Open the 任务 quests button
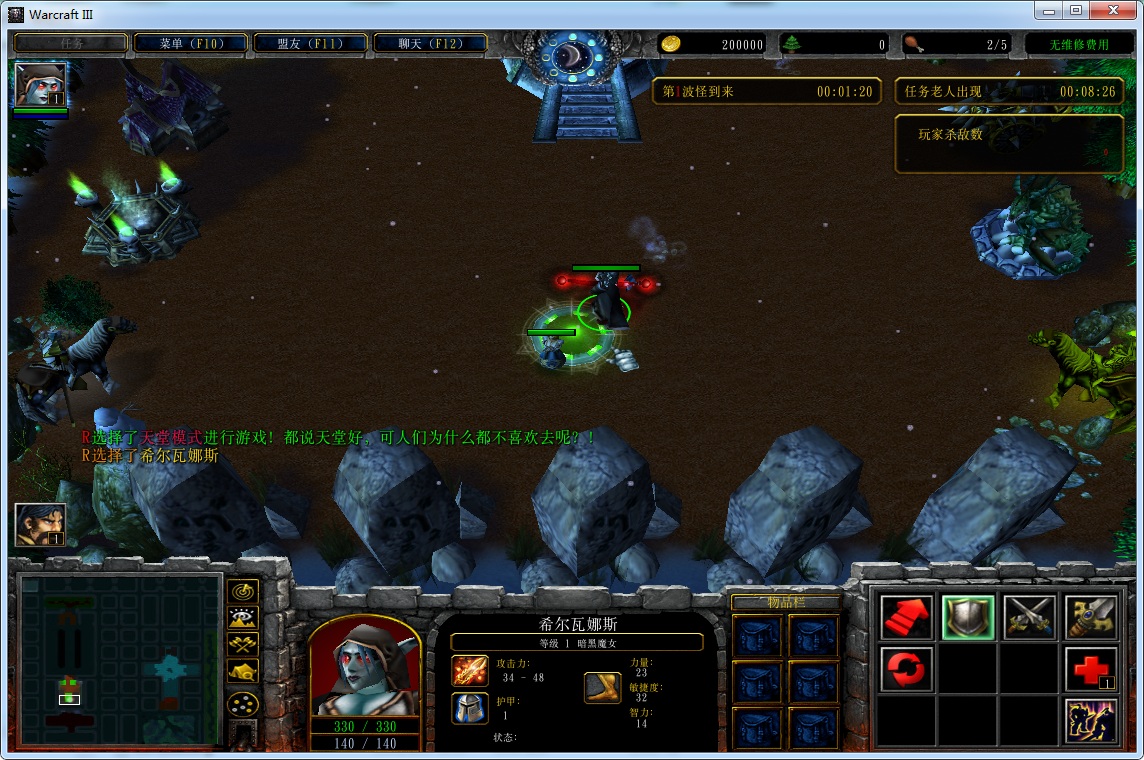The image size is (1144, 760). pos(71,44)
